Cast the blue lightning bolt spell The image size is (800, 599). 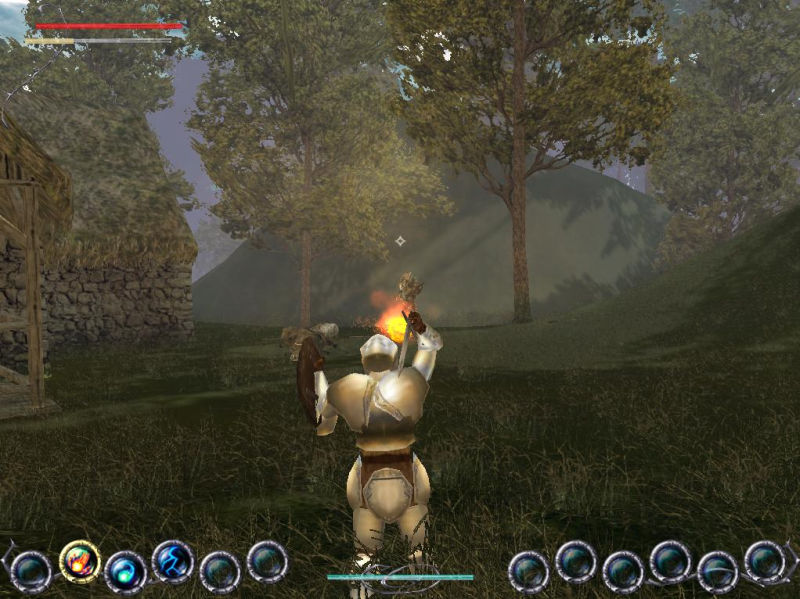172,561
